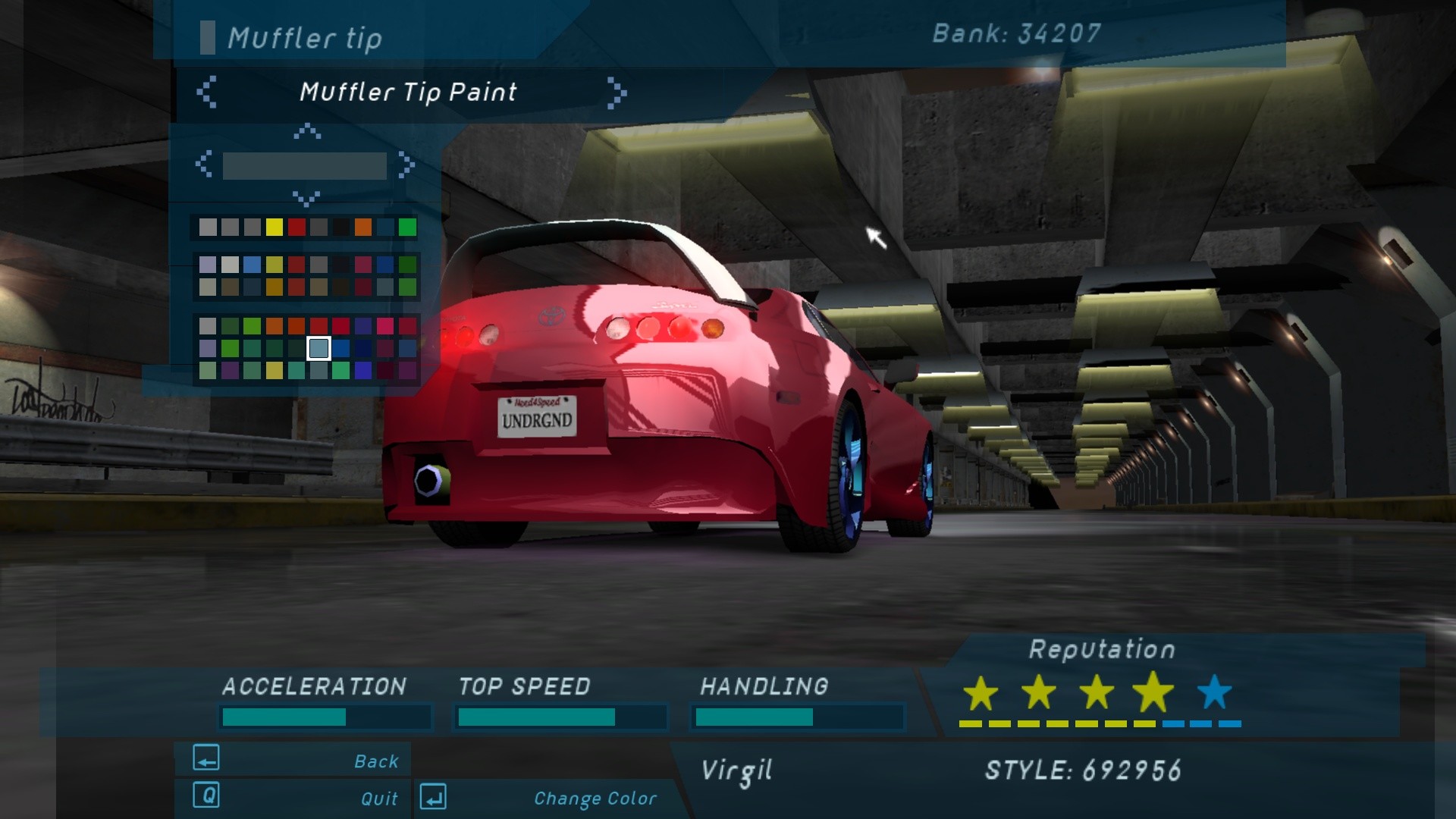Image resolution: width=1456 pixels, height=819 pixels.
Task: Go to the previous muffler tip category
Action: (206, 93)
